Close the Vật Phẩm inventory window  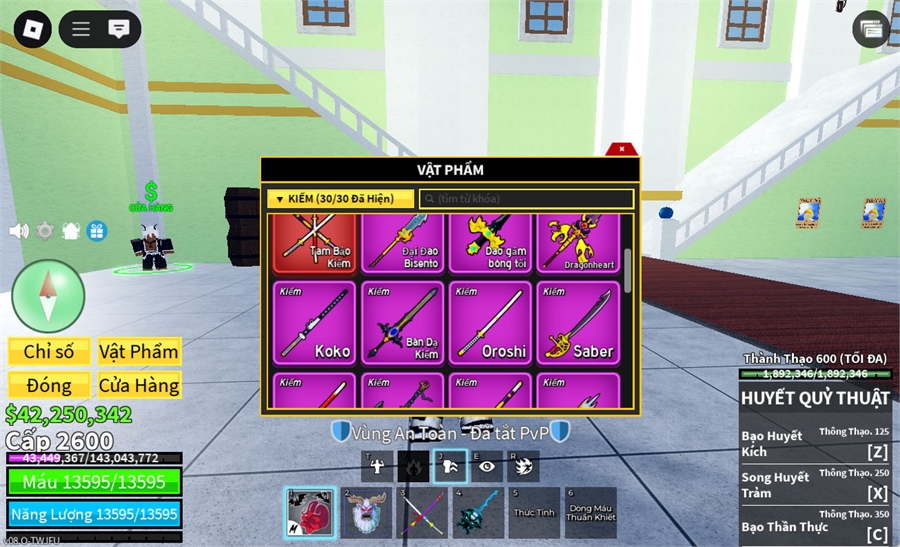pos(622,149)
